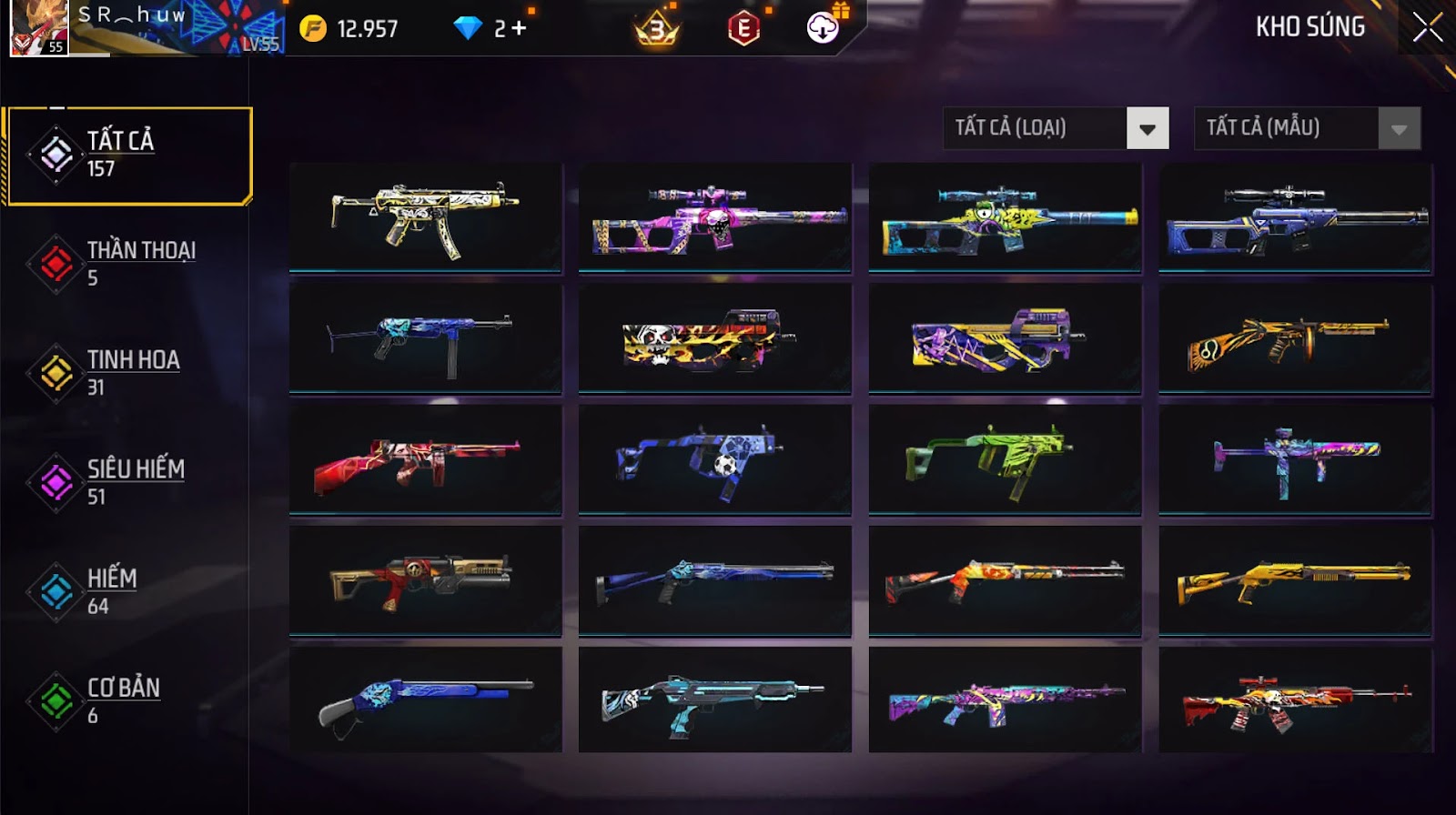Image resolution: width=1456 pixels, height=815 pixels.
Task: Close the Kho Súng weapon vault
Action: pos(1427,27)
